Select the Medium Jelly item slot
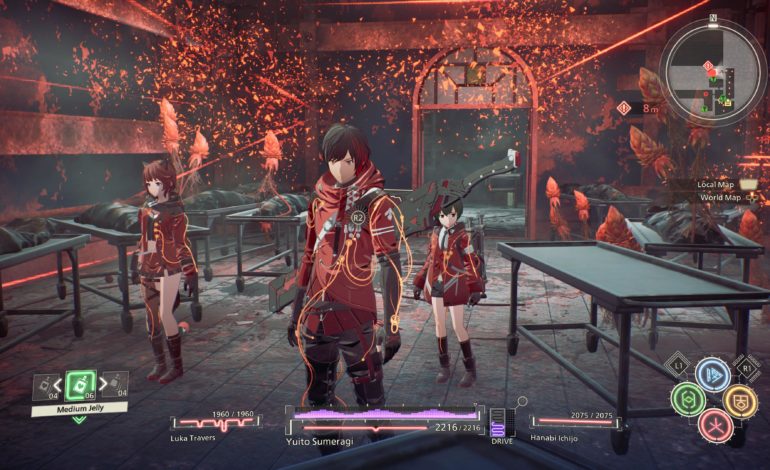This screenshot has height=470, width=770. pyautogui.click(x=80, y=385)
